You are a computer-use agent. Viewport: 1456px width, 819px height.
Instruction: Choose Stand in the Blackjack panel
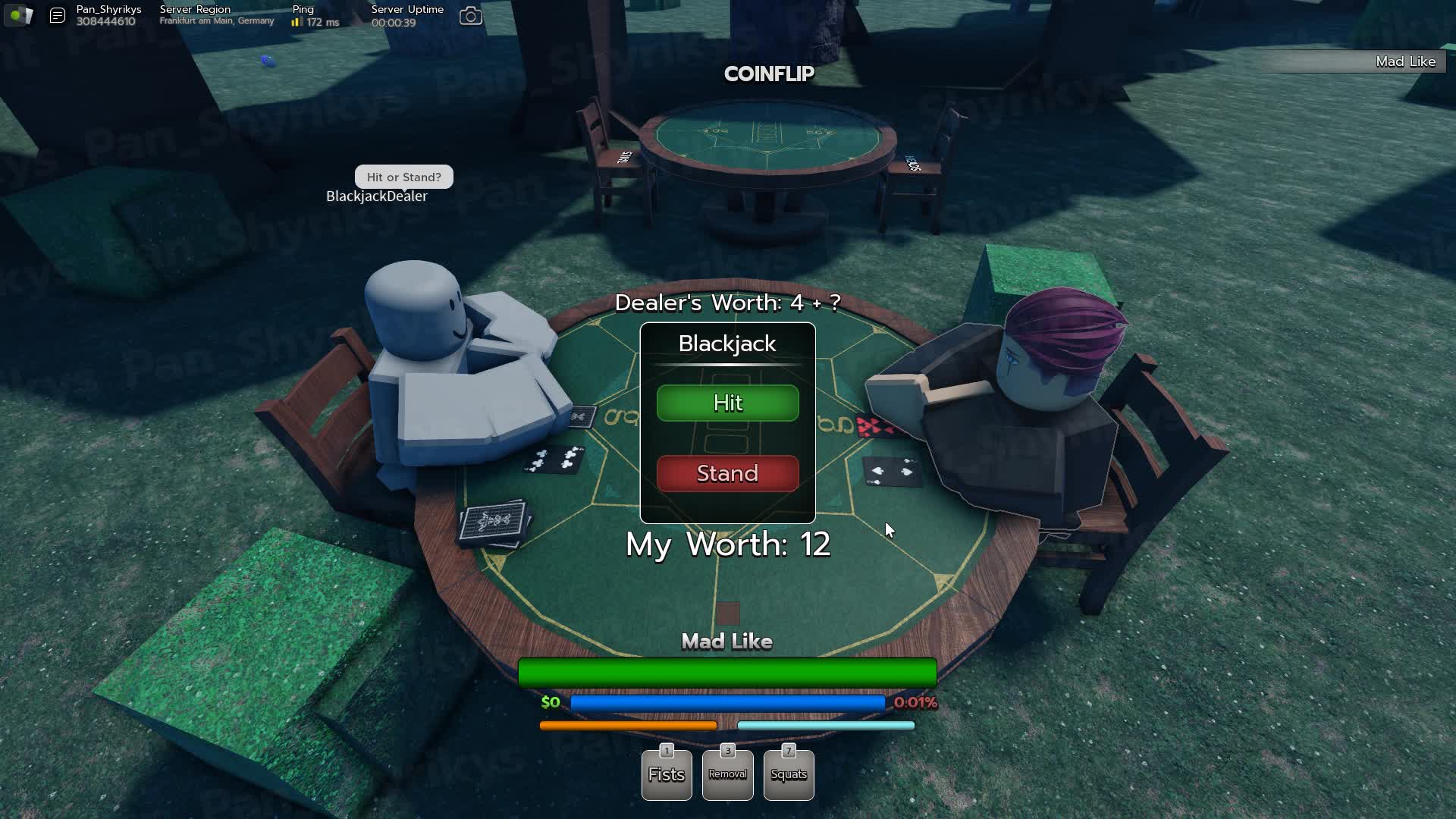coord(727,473)
